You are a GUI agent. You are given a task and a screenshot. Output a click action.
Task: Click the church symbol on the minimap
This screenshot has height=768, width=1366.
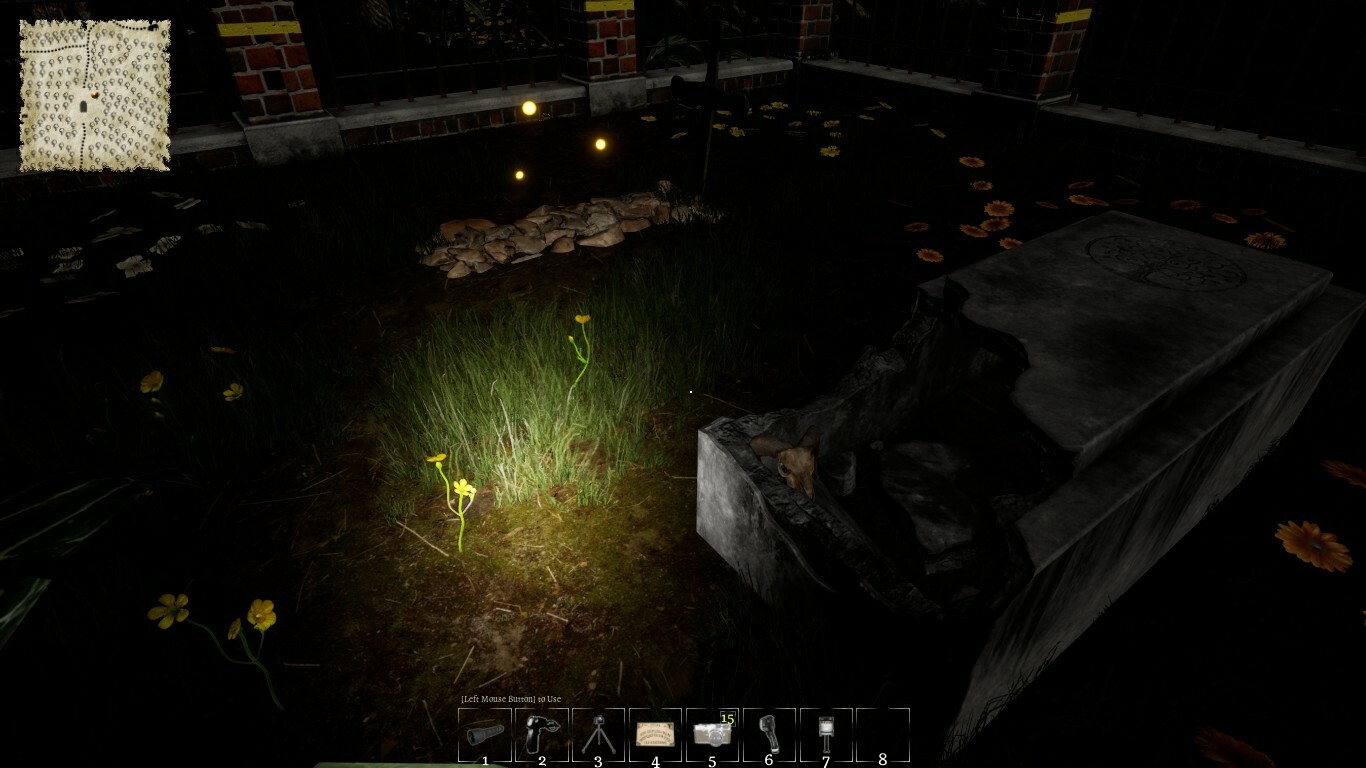pos(83,106)
